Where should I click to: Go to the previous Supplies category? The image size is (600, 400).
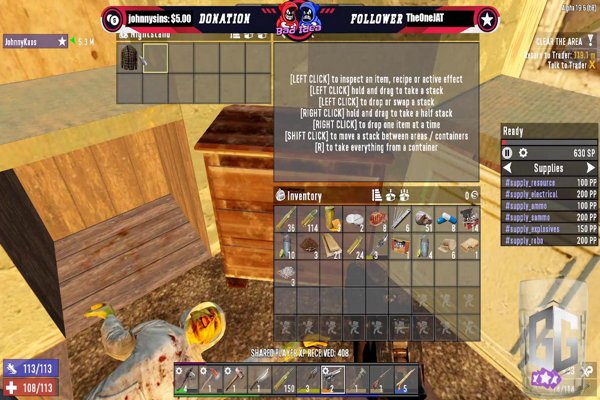(x=510, y=168)
